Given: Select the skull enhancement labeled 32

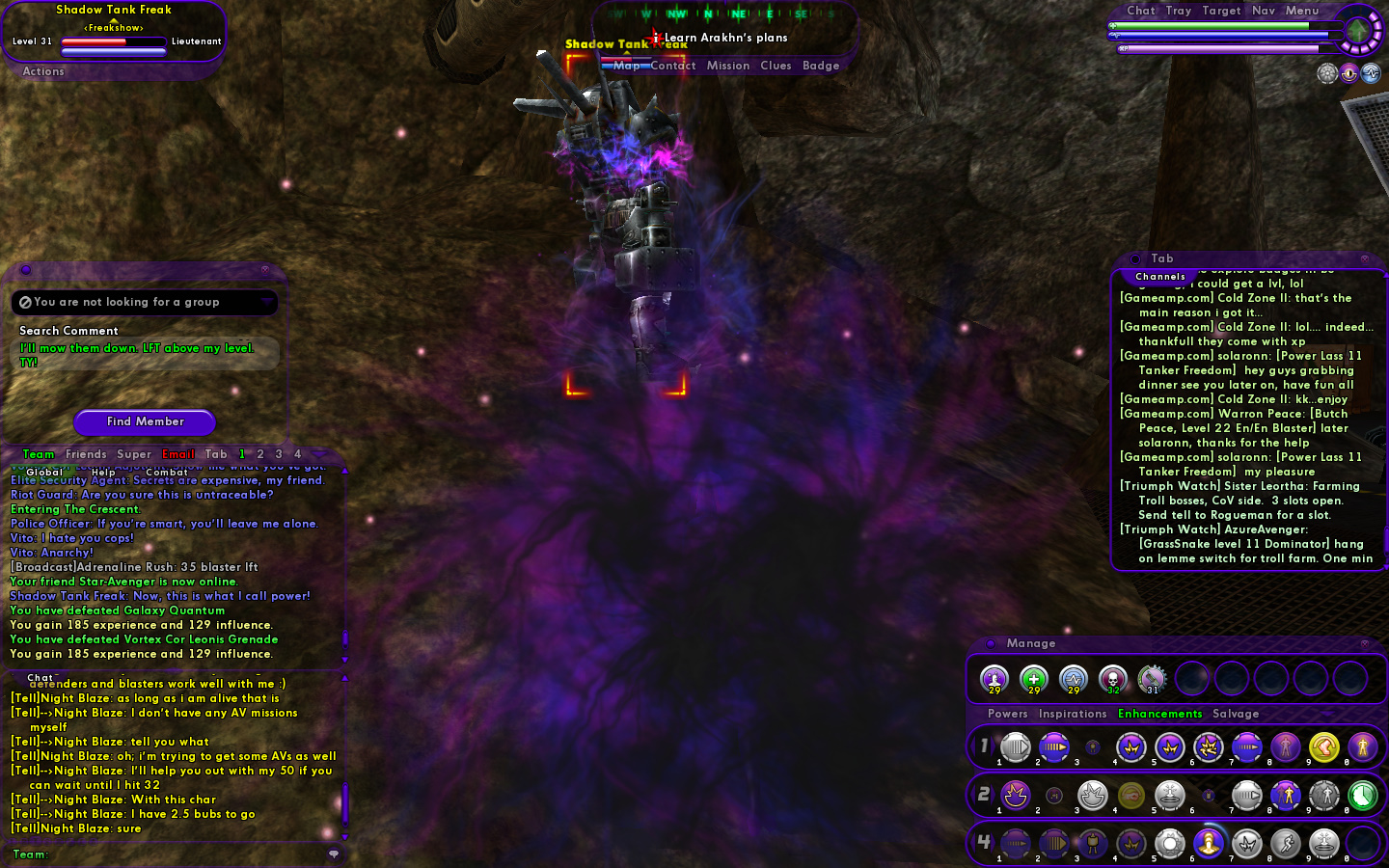Looking at the screenshot, I should [x=1112, y=679].
